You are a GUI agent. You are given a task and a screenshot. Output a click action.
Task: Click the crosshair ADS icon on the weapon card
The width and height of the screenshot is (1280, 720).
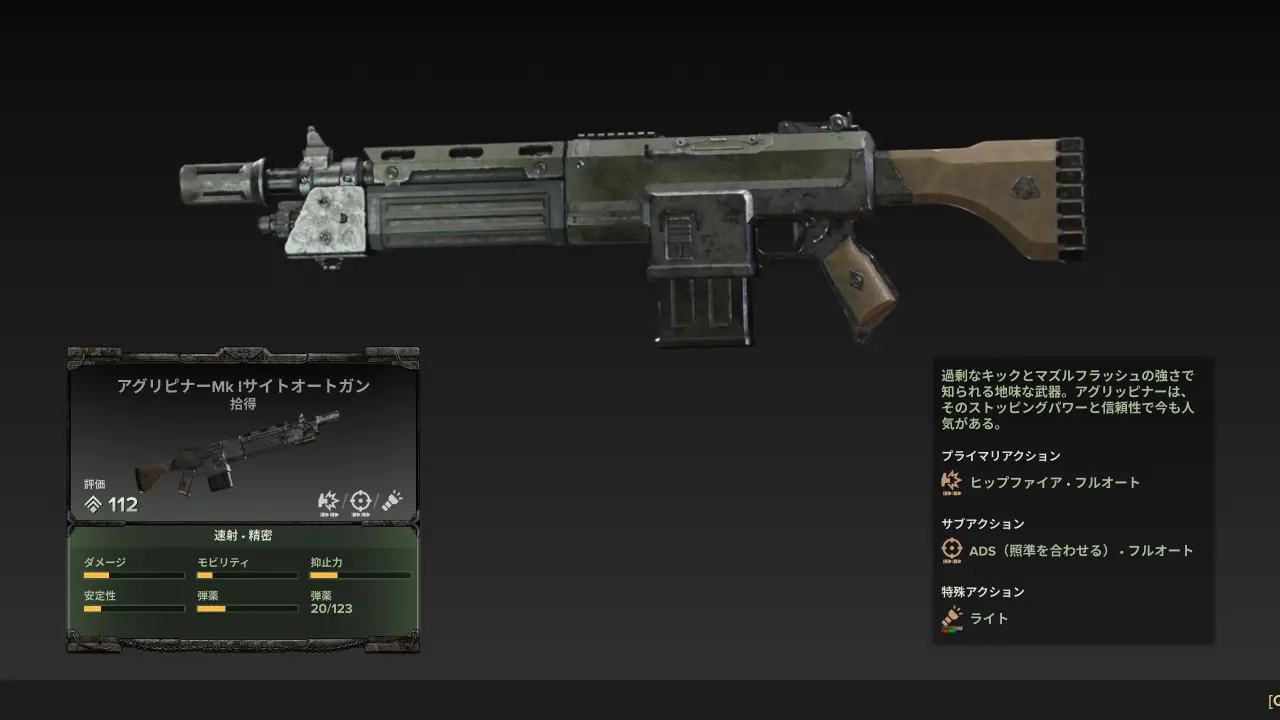360,501
